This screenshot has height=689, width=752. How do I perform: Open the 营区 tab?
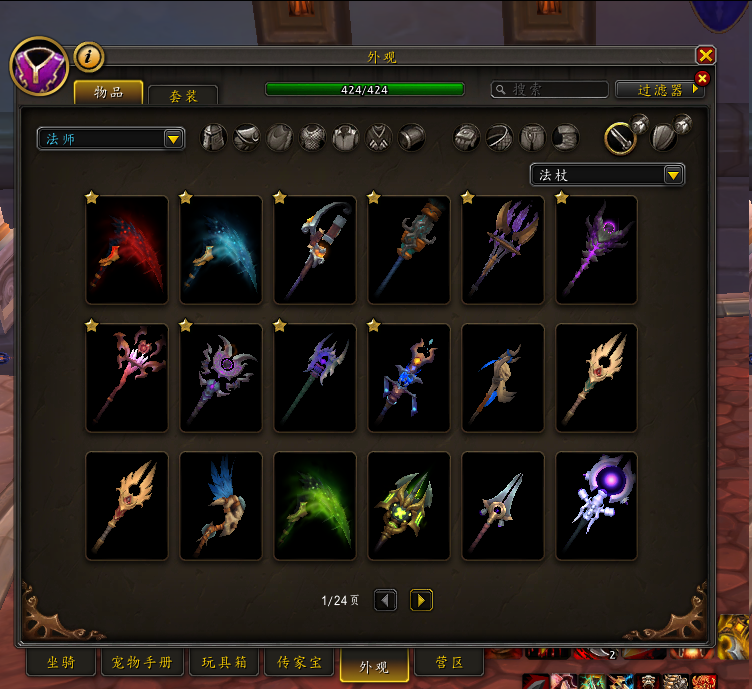click(x=448, y=662)
